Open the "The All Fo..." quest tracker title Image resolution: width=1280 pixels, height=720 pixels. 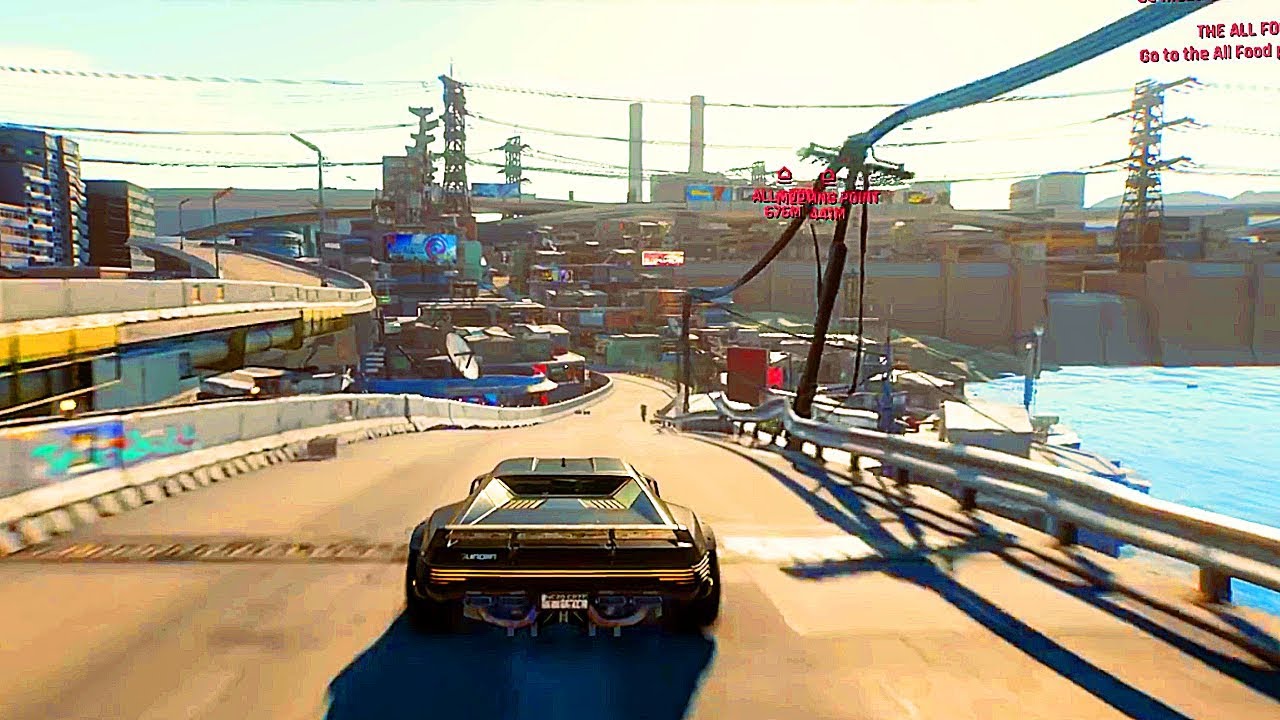1238,31
